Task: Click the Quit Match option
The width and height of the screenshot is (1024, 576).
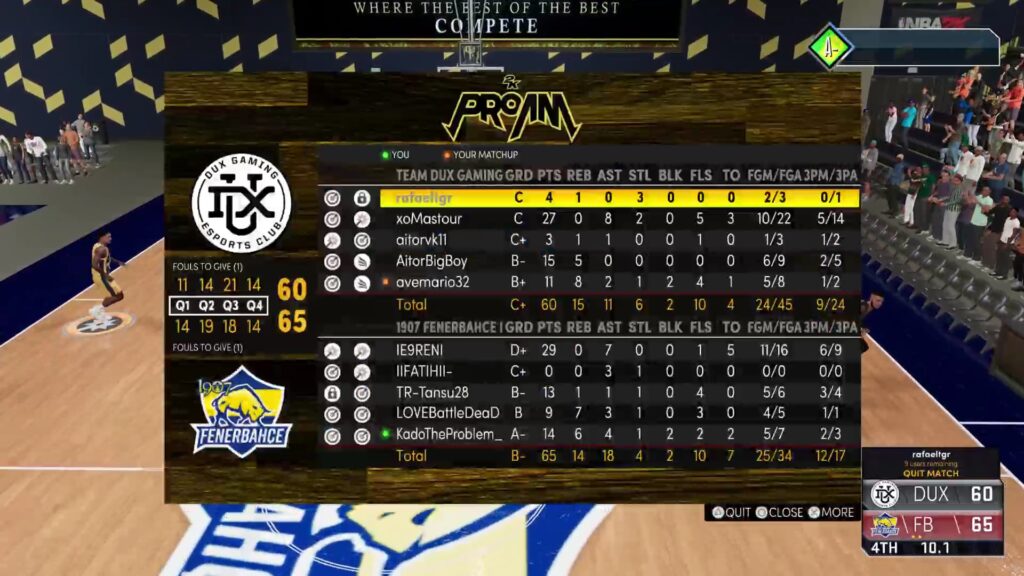Action: click(930, 475)
